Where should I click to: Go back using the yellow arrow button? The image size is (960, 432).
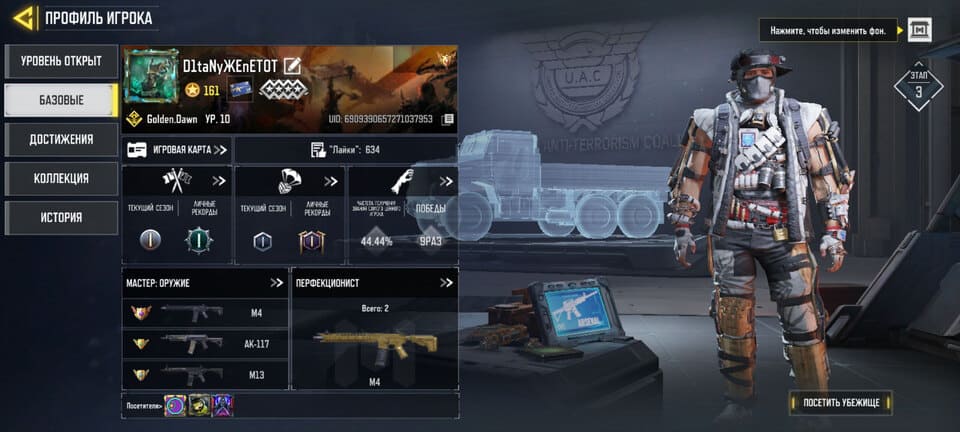coord(24,17)
